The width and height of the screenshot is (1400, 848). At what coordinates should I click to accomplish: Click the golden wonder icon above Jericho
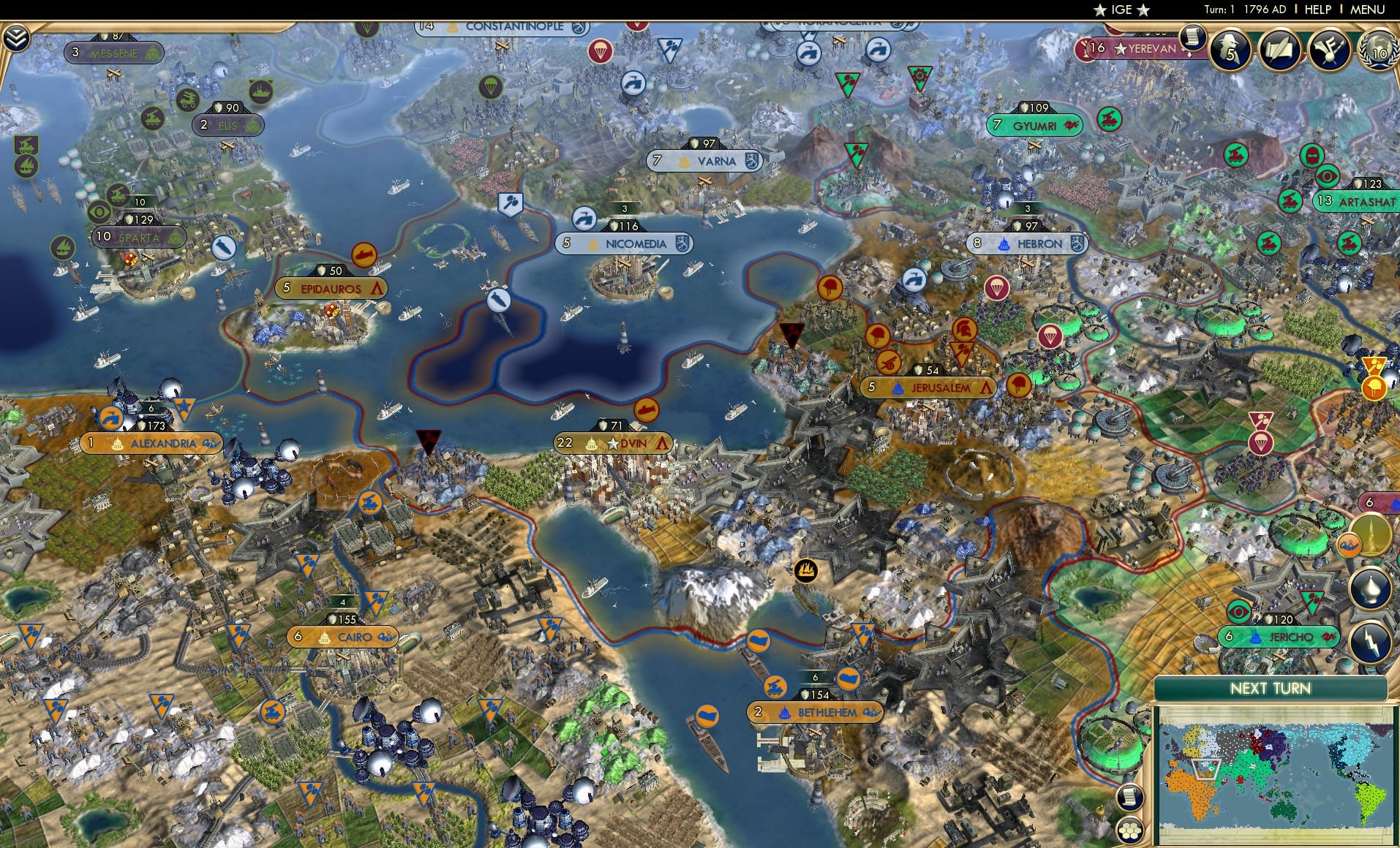click(1373, 534)
